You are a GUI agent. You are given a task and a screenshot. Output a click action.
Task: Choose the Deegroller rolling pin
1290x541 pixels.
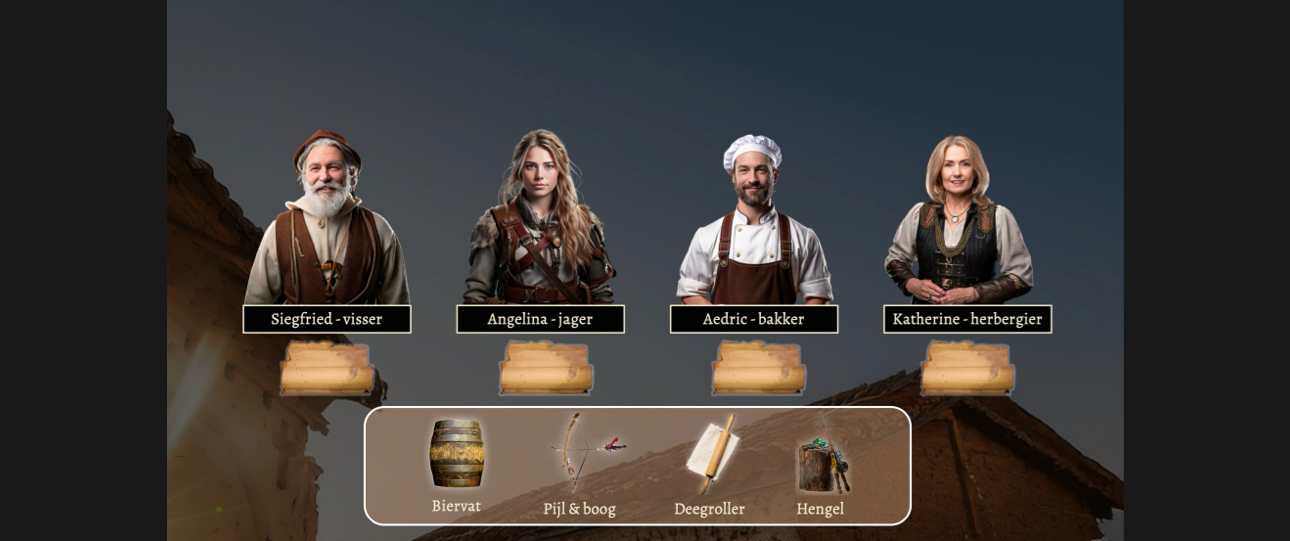click(x=712, y=453)
